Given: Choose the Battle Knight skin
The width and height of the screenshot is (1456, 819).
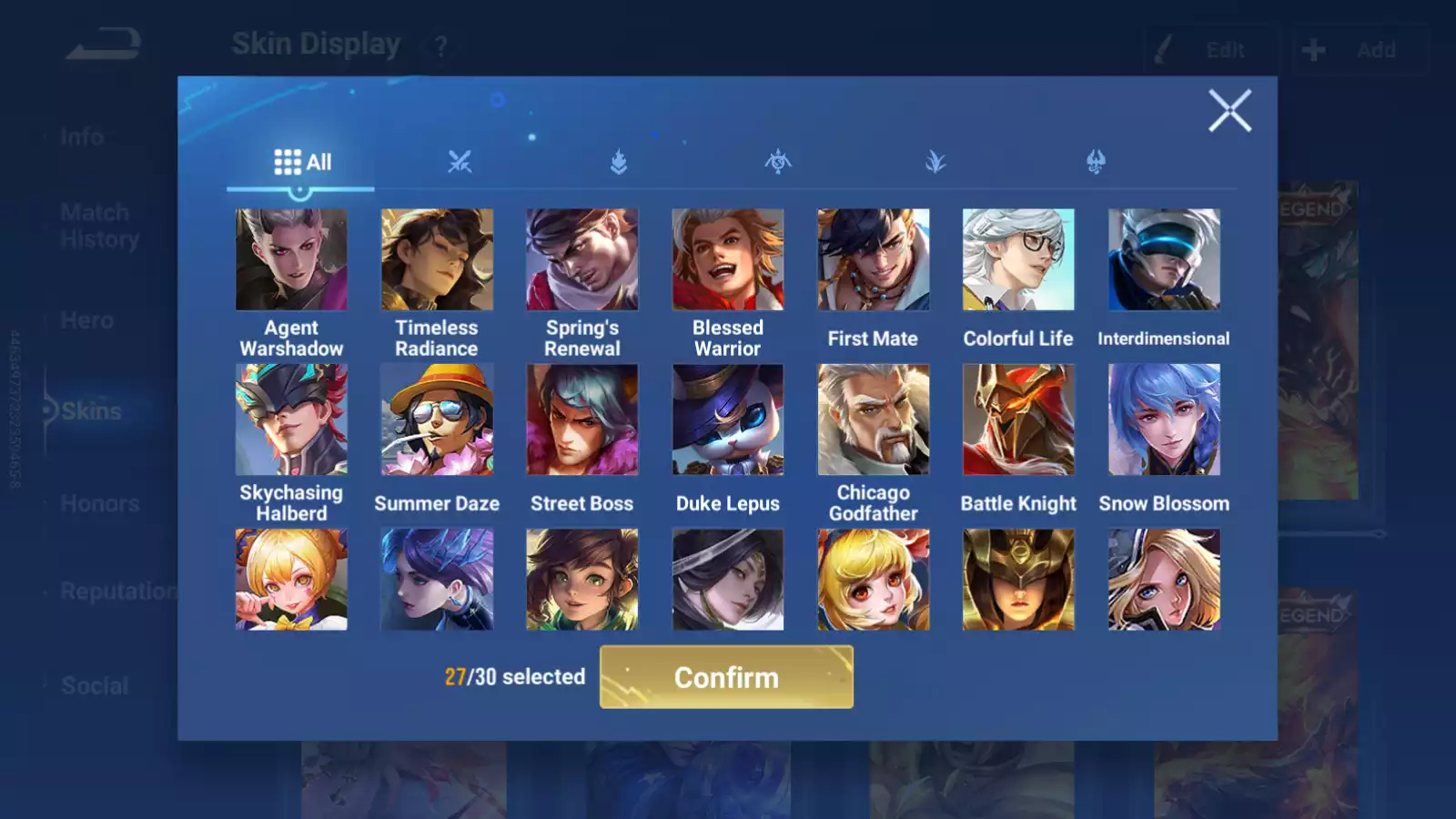Looking at the screenshot, I should 1018,420.
